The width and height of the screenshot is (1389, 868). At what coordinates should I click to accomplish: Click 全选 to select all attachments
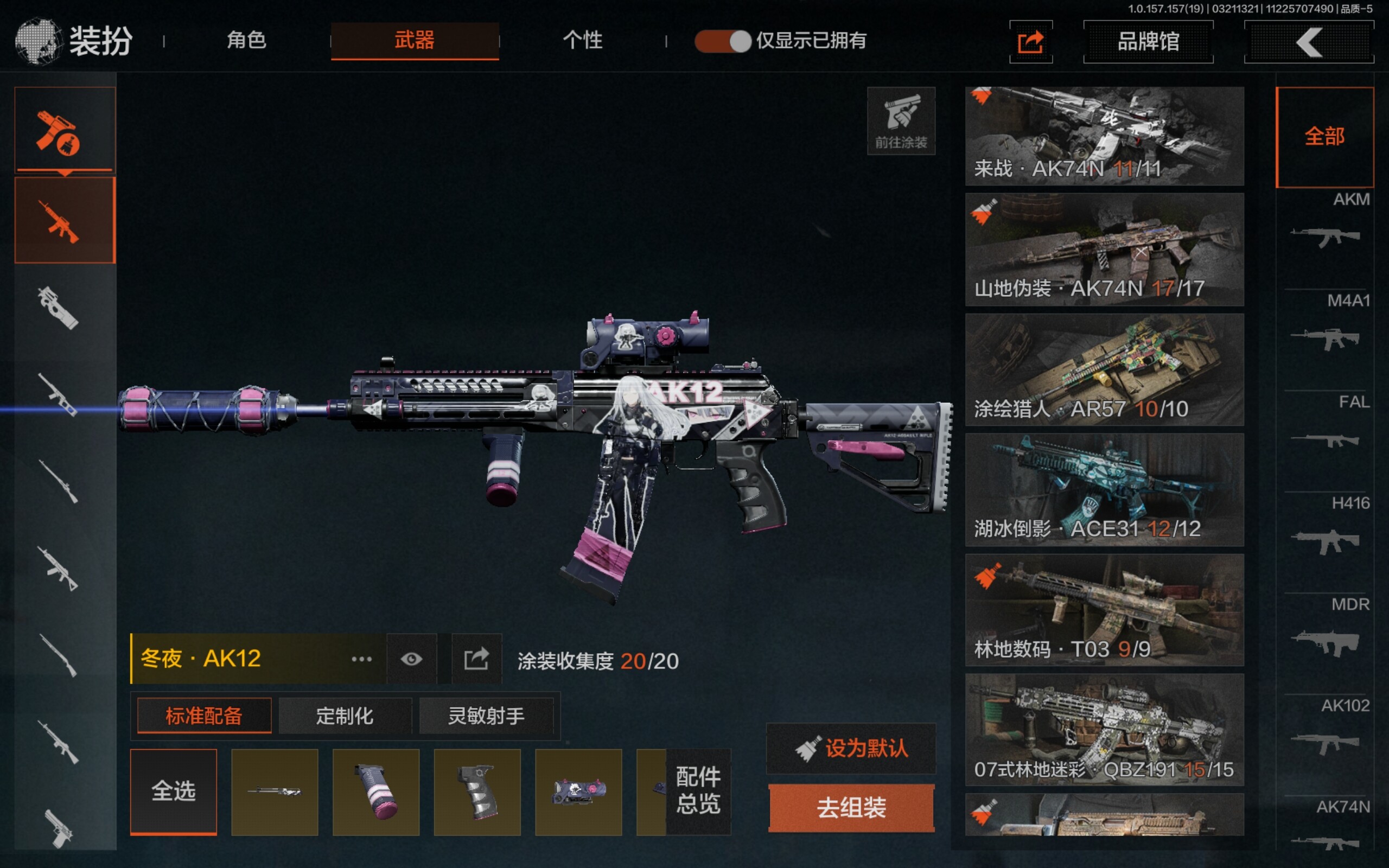(173, 791)
